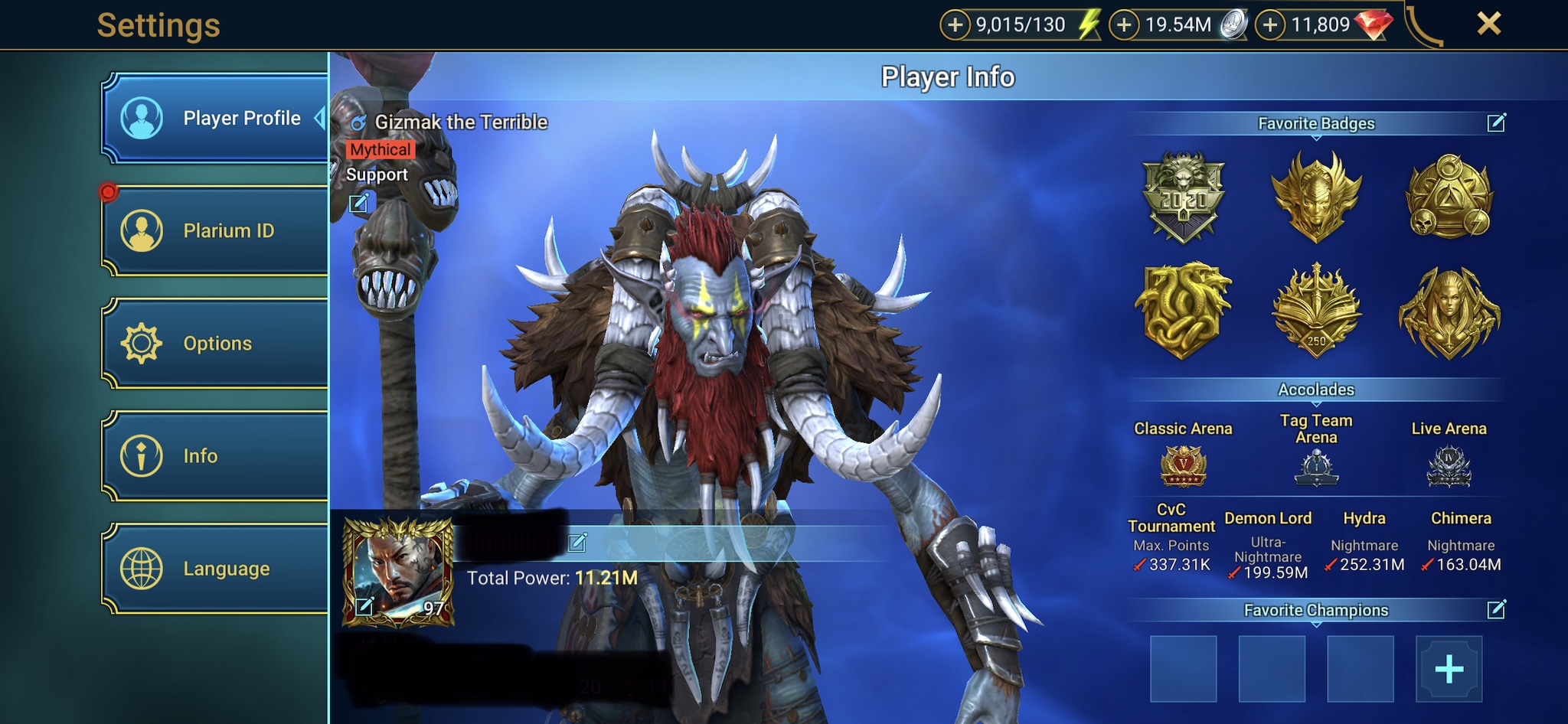The height and width of the screenshot is (724, 1568).
Task: Change the showcased champion Gizmak the Terrible
Action: point(358,203)
